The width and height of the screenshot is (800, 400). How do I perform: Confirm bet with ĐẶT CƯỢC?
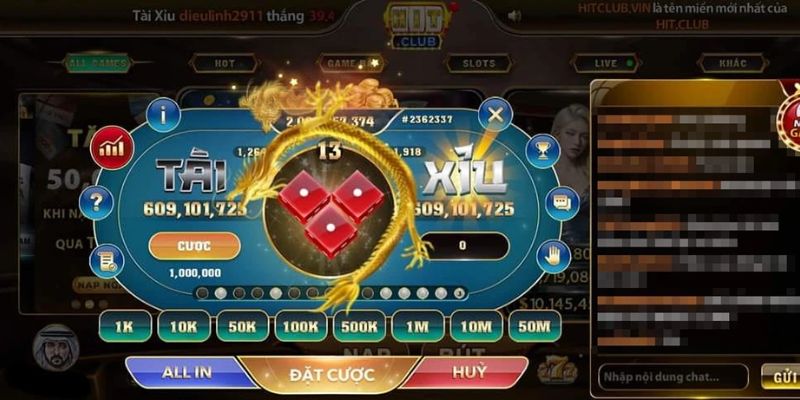pos(332,375)
